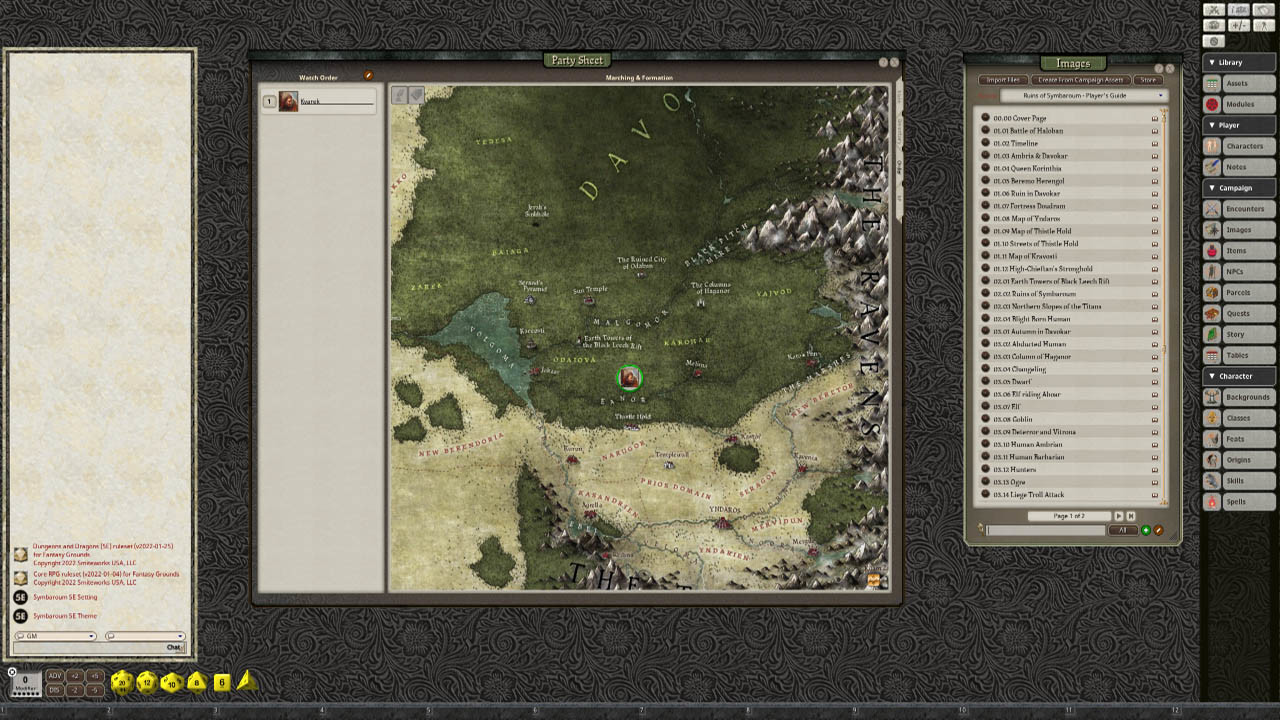The image size is (1280, 720).
Task: Enable the +5 roll modifier
Action: point(94,676)
